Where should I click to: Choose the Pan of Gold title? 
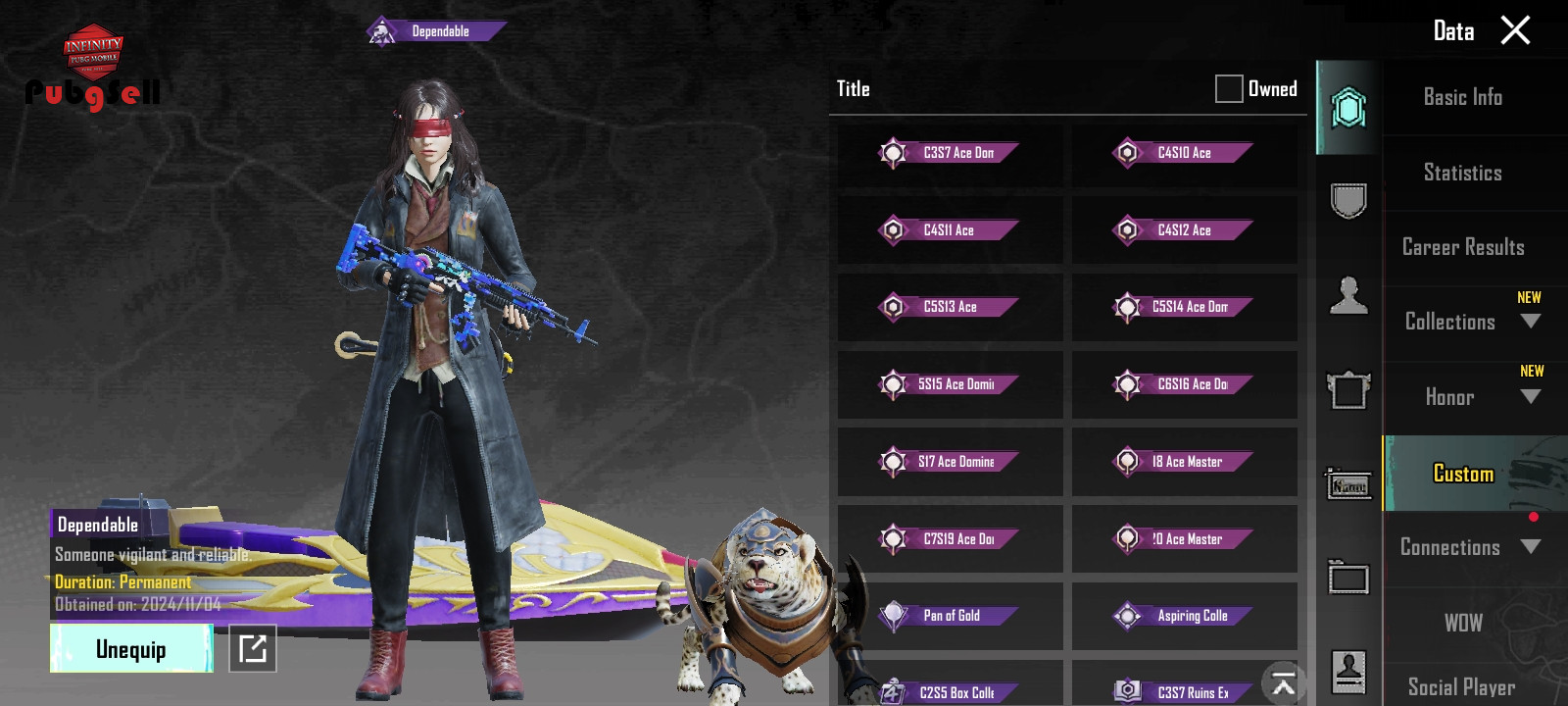pyautogui.click(x=950, y=616)
